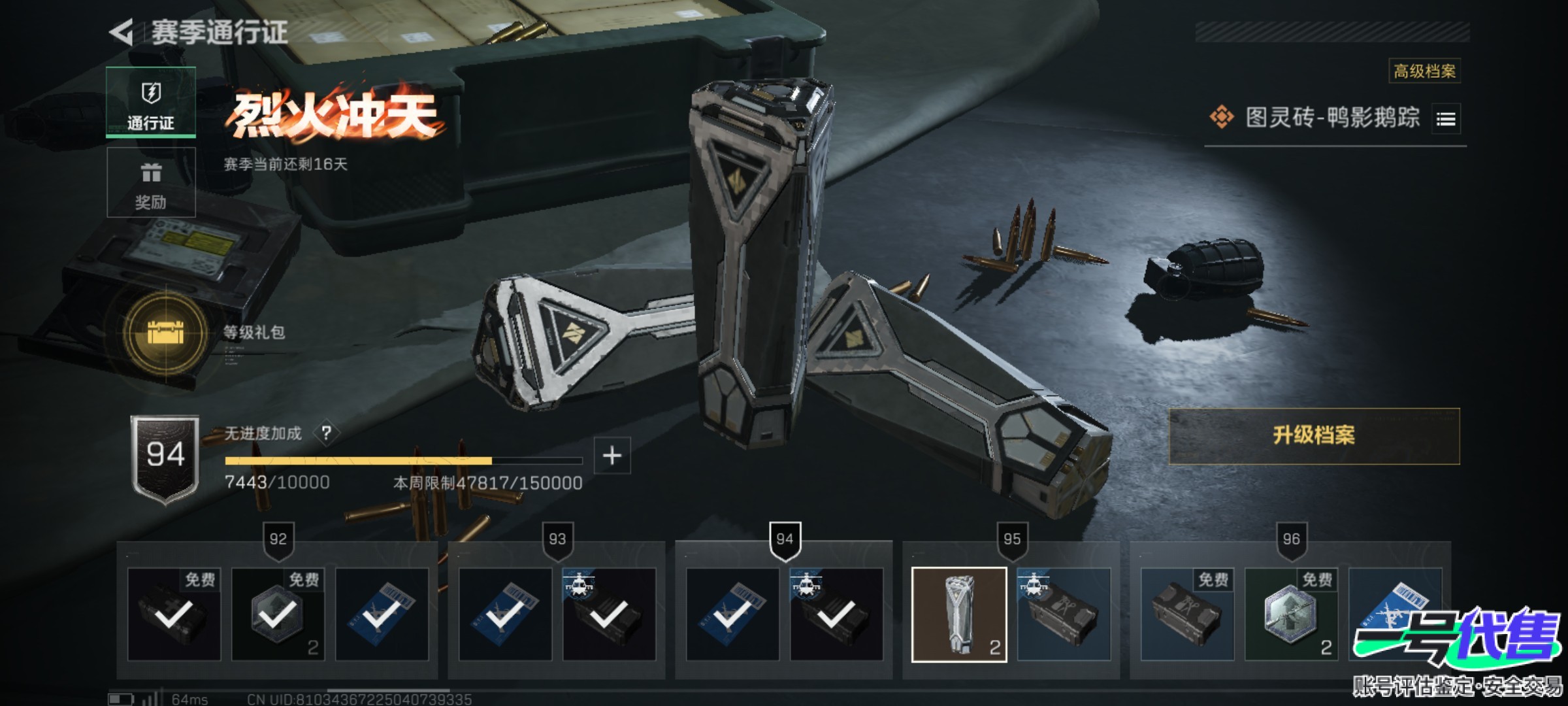
Task: Choose the level 96 free crate reward
Action: 1187,614
